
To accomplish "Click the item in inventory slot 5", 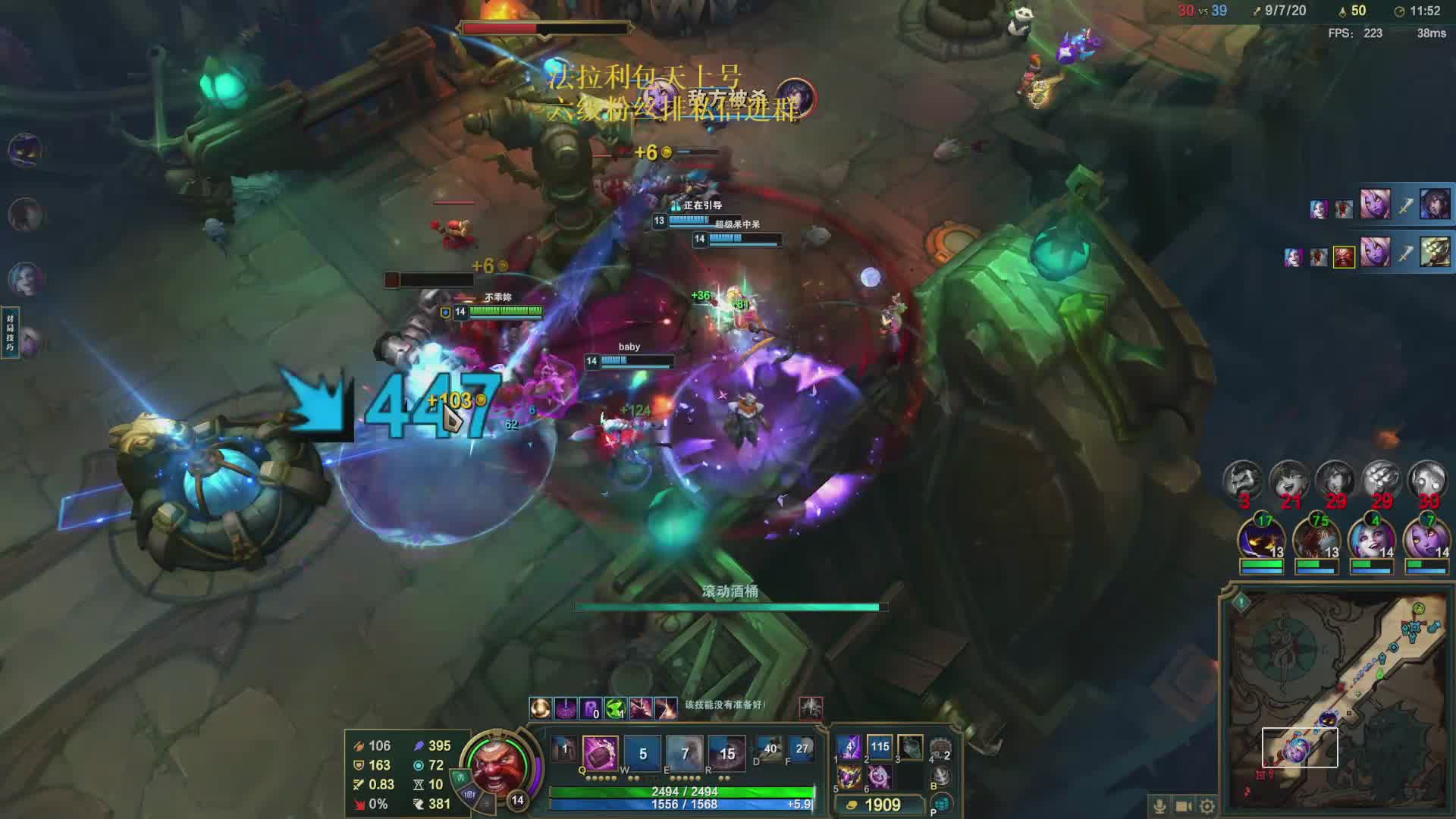I will pos(849,777).
